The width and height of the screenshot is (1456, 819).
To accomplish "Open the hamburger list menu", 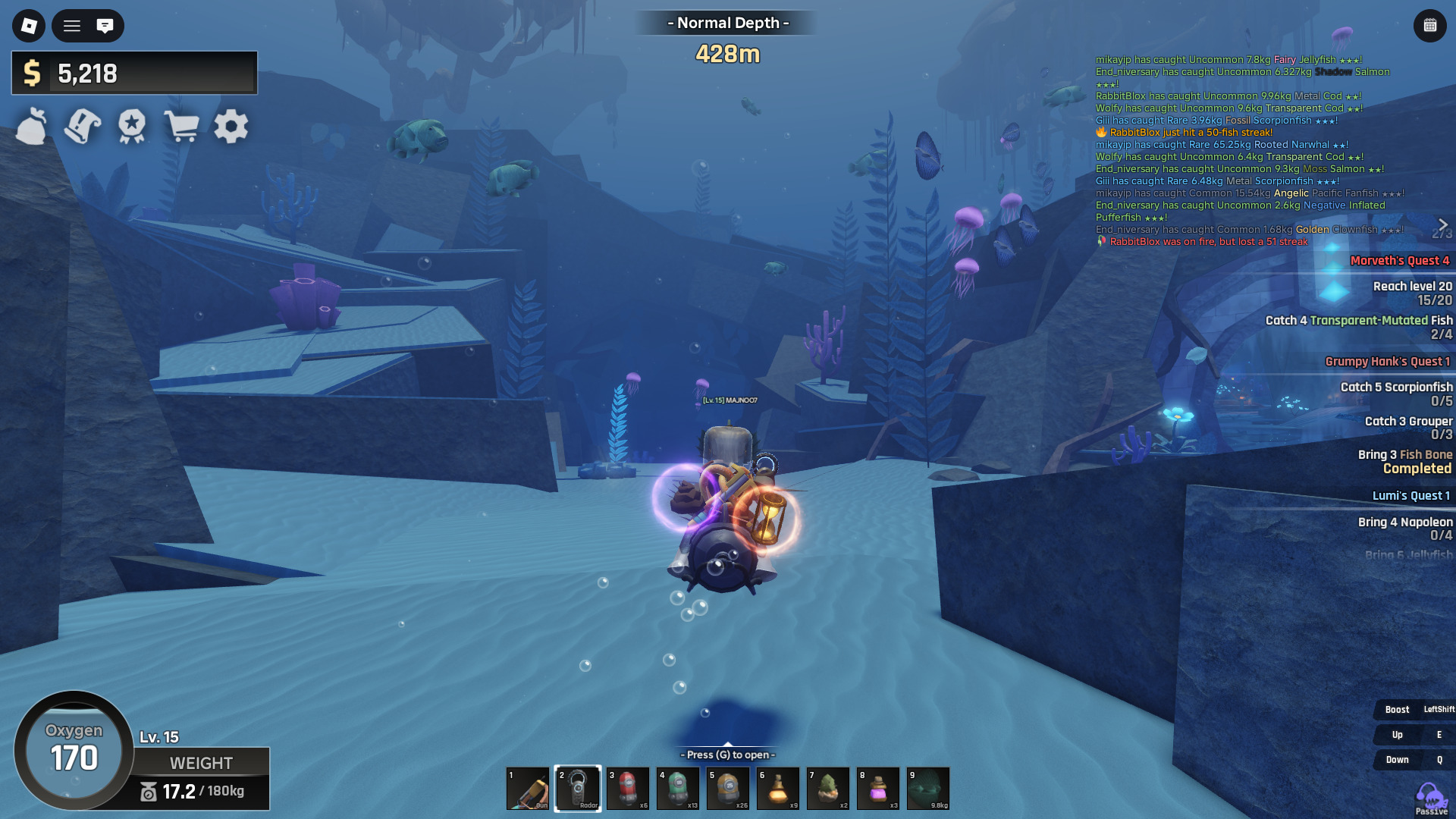I will pyautogui.click(x=72, y=26).
